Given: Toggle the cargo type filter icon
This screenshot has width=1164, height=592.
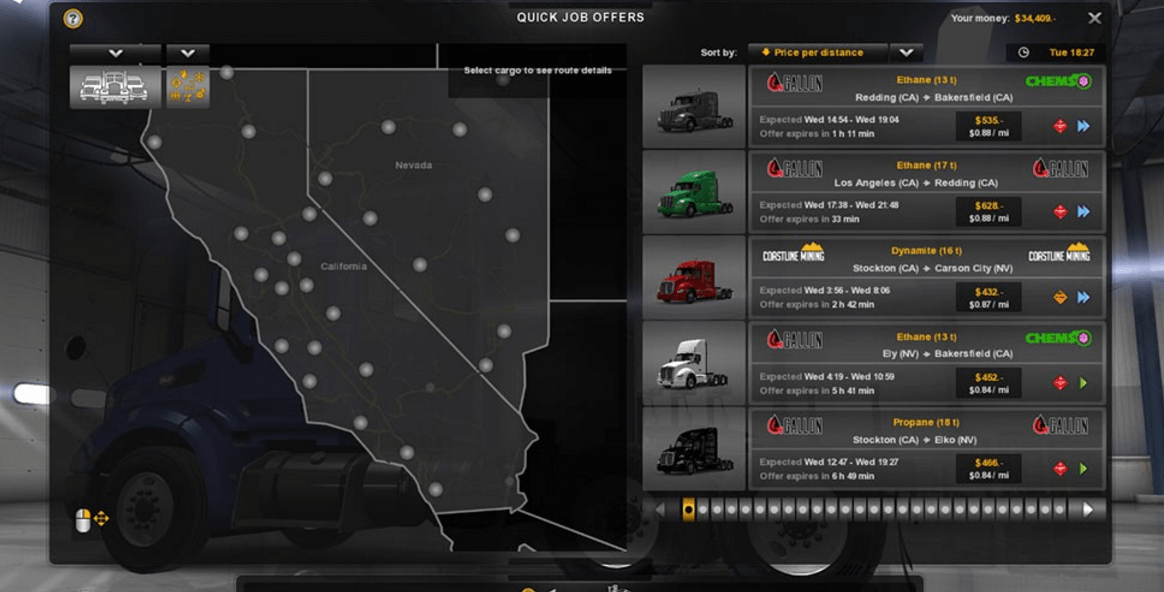Looking at the screenshot, I should point(187,87).
